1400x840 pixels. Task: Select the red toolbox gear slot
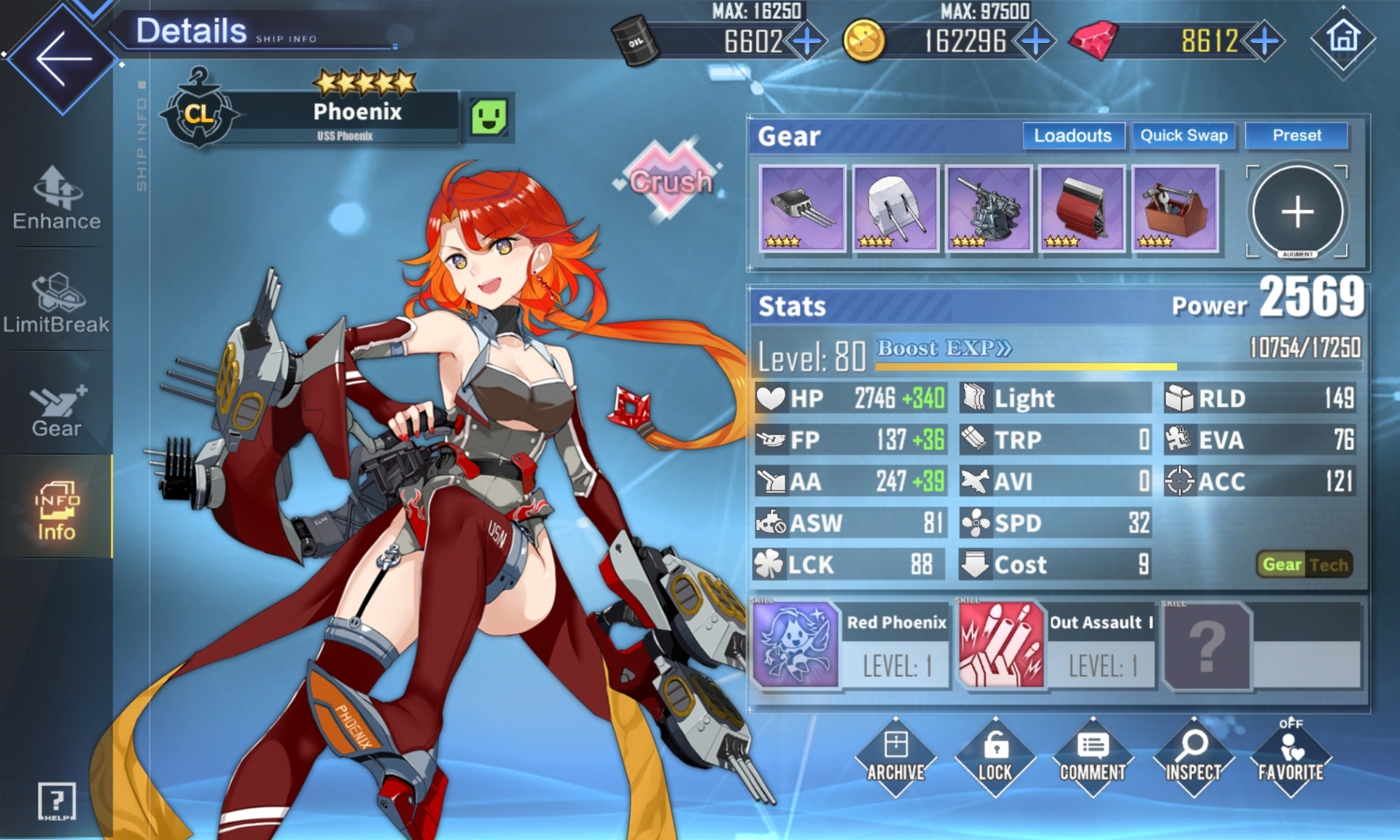[1175, 209]
